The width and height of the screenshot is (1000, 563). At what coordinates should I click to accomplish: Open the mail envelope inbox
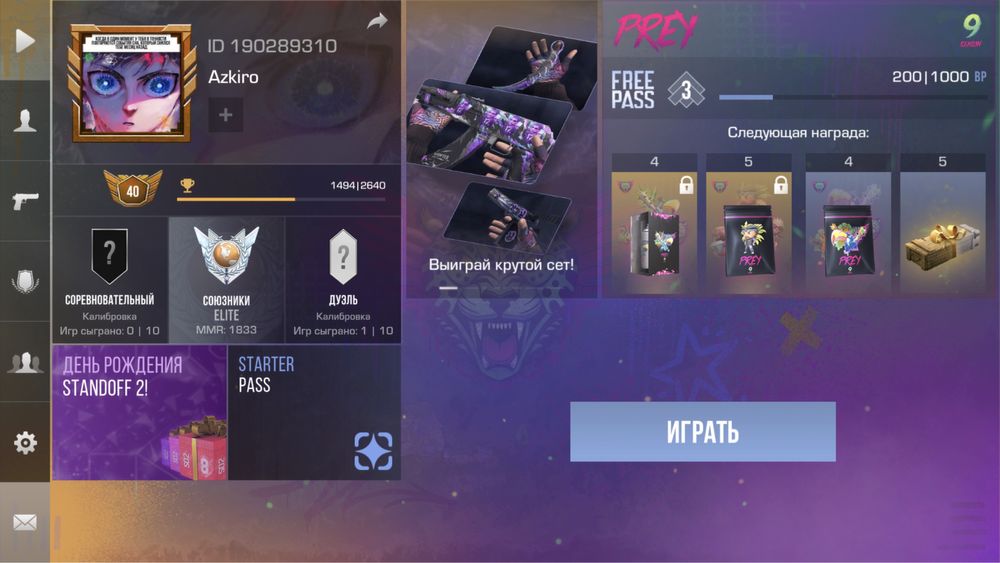[25, 522]
